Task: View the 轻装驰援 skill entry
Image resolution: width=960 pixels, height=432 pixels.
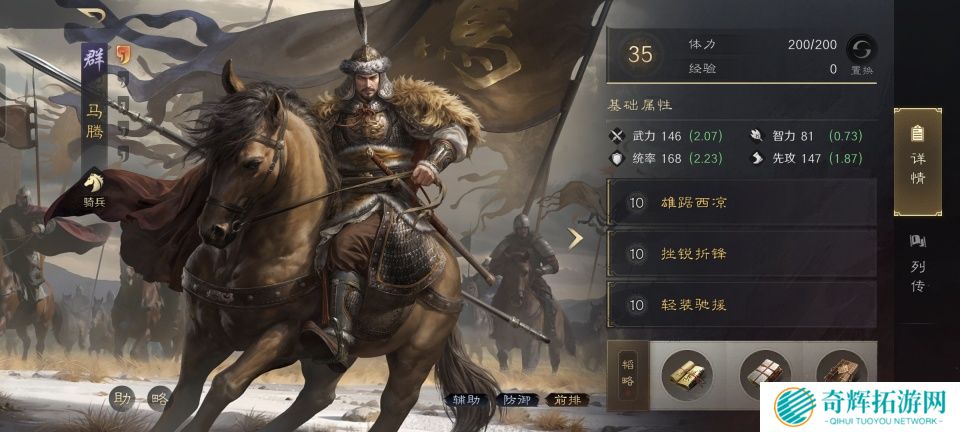Action: (x=741, y=305)
